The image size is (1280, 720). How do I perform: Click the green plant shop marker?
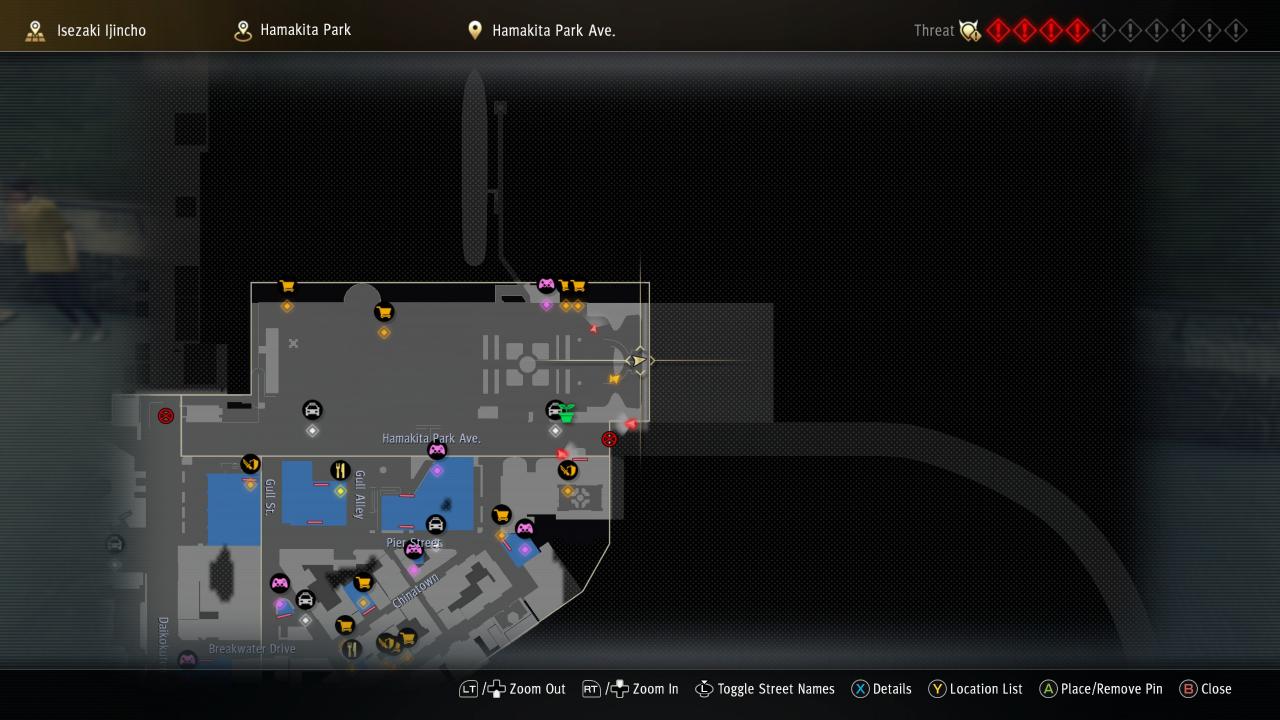pyautogui.click(x=567, y=413)
